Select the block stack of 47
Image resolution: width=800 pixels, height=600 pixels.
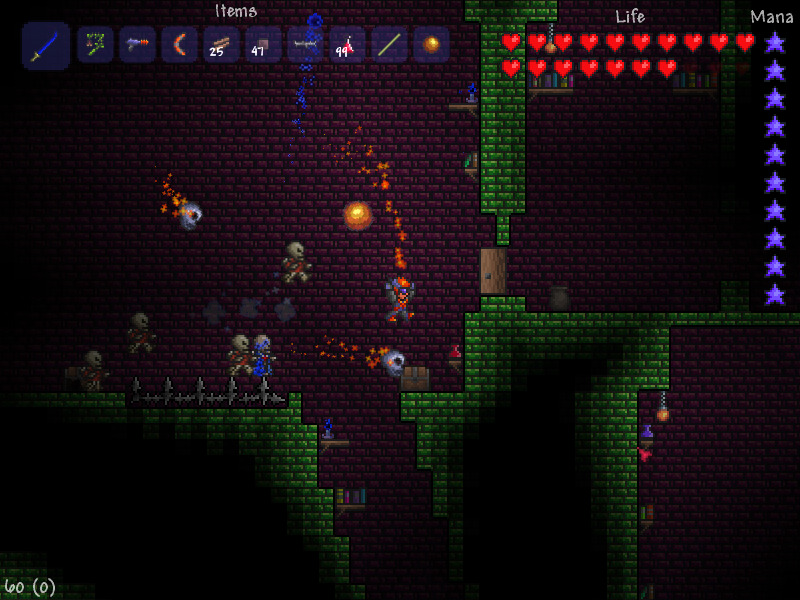(264, 45)
